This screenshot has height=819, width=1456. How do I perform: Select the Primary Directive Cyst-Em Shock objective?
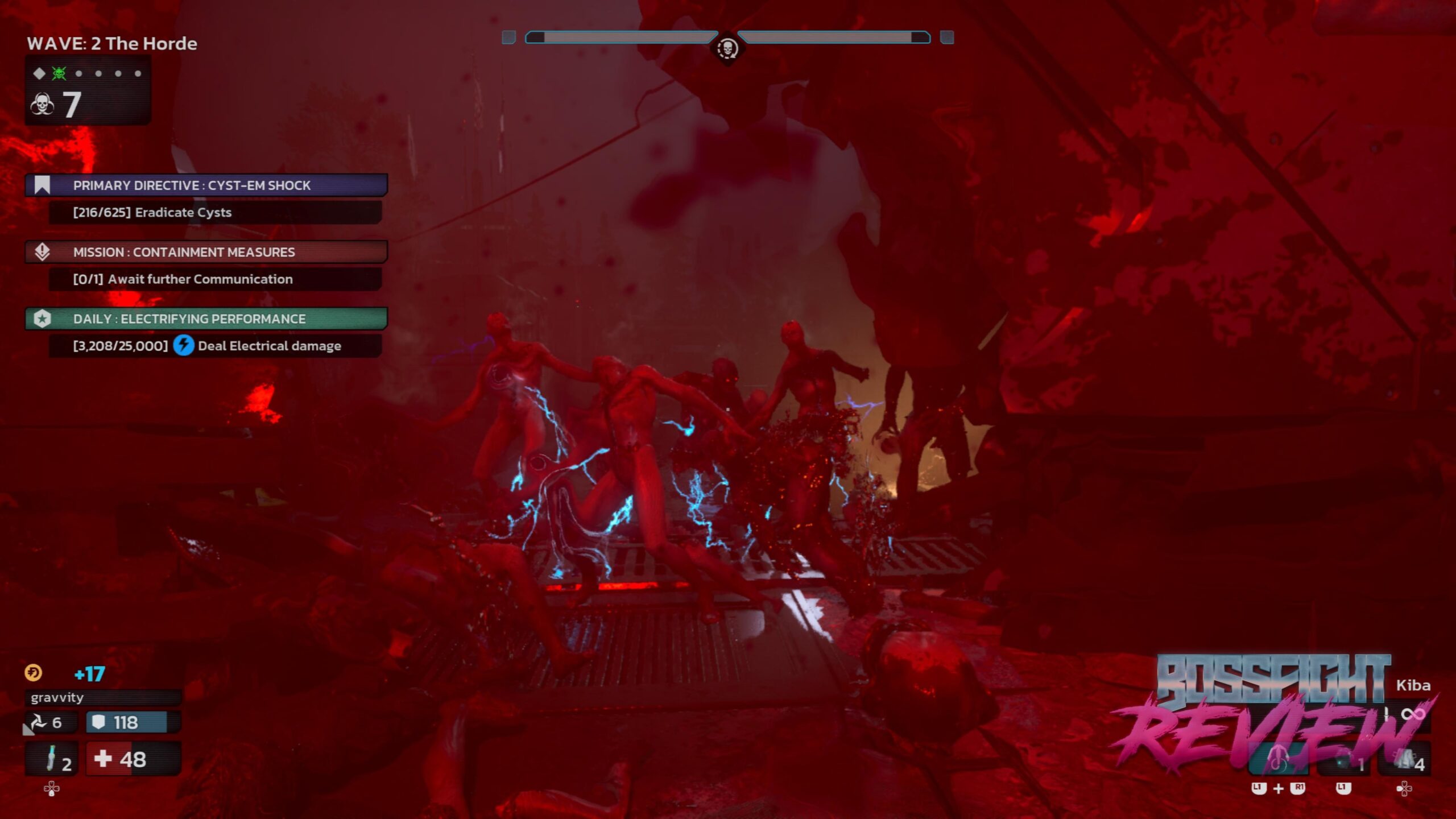[206, 185]
